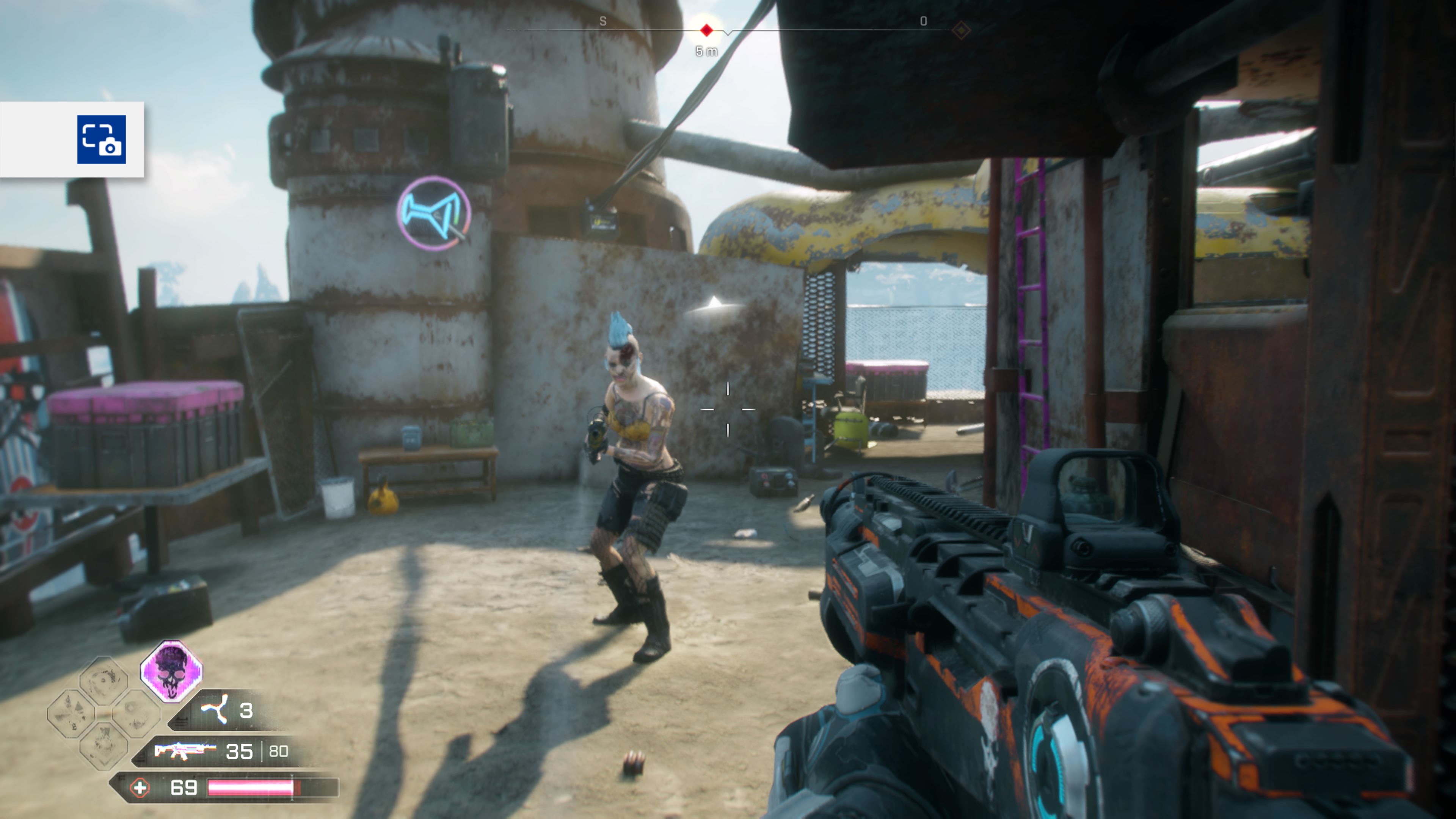Image resolution: width=1456 pixels, height=819 pixels.
Task: Activate the purple skull Overdrive icon
Action: pyautogui.click(x=171, y=671)
